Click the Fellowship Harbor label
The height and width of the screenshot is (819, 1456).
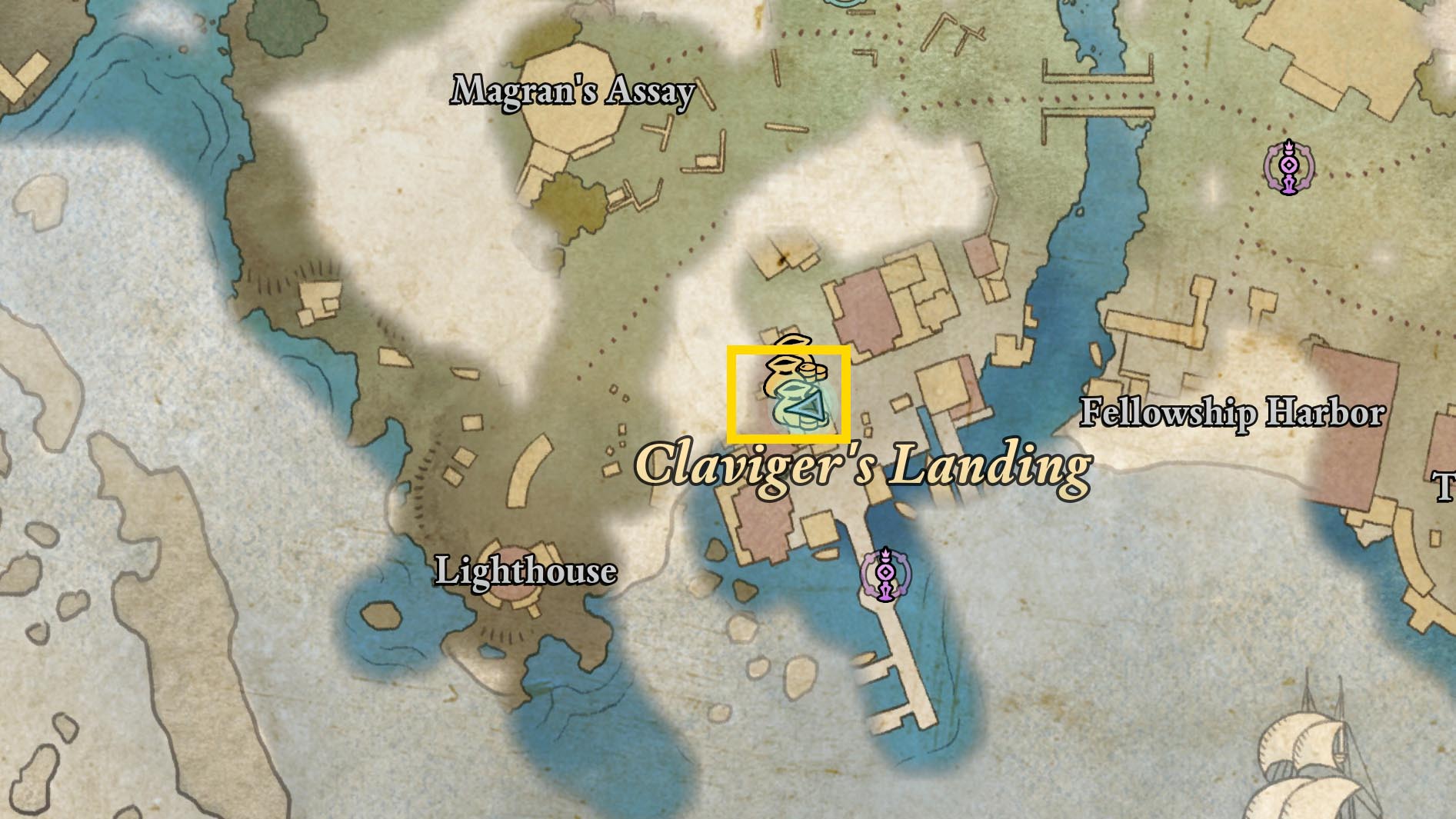1231,414
